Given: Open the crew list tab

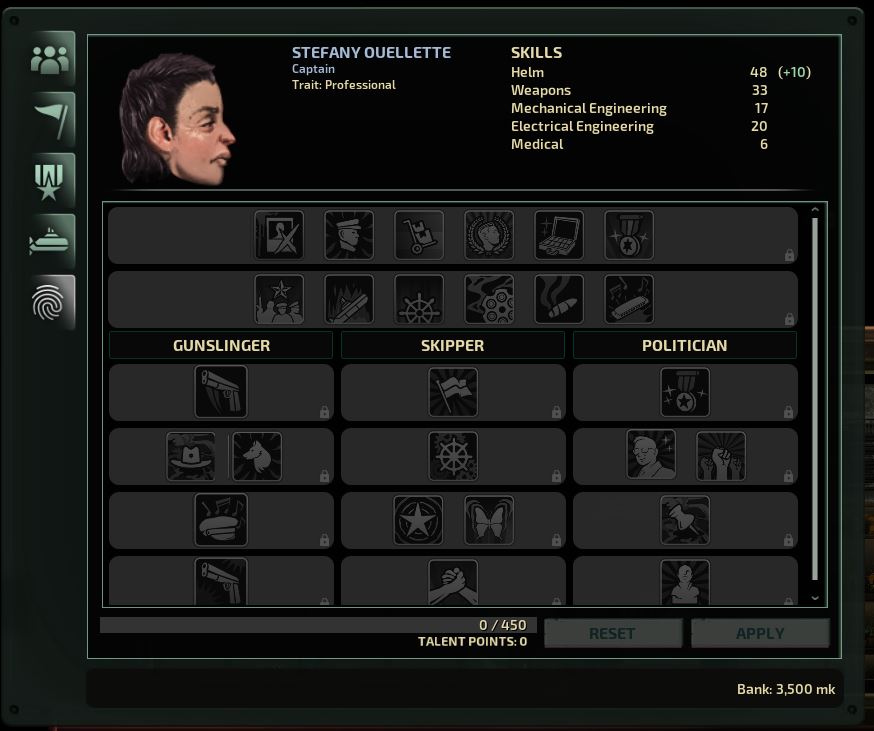Looking at the screenshot, I should (x=51, y=60).
